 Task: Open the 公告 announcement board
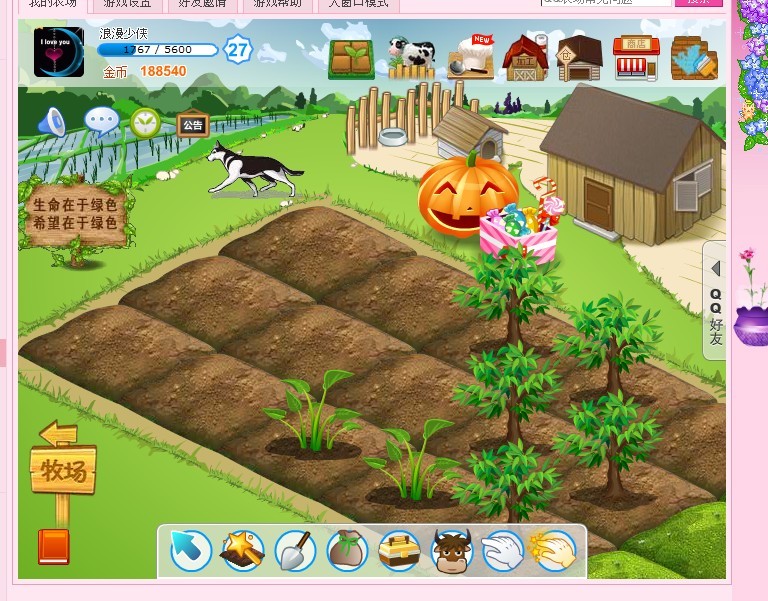(x=192, y=125)
